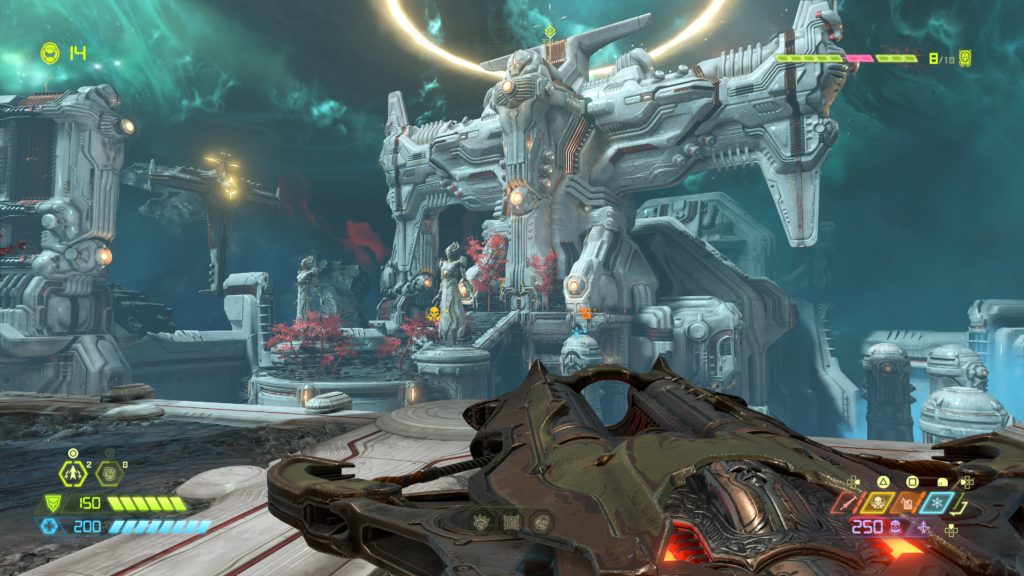Select the arrow burst rune icon

click(x=74, y=475)
